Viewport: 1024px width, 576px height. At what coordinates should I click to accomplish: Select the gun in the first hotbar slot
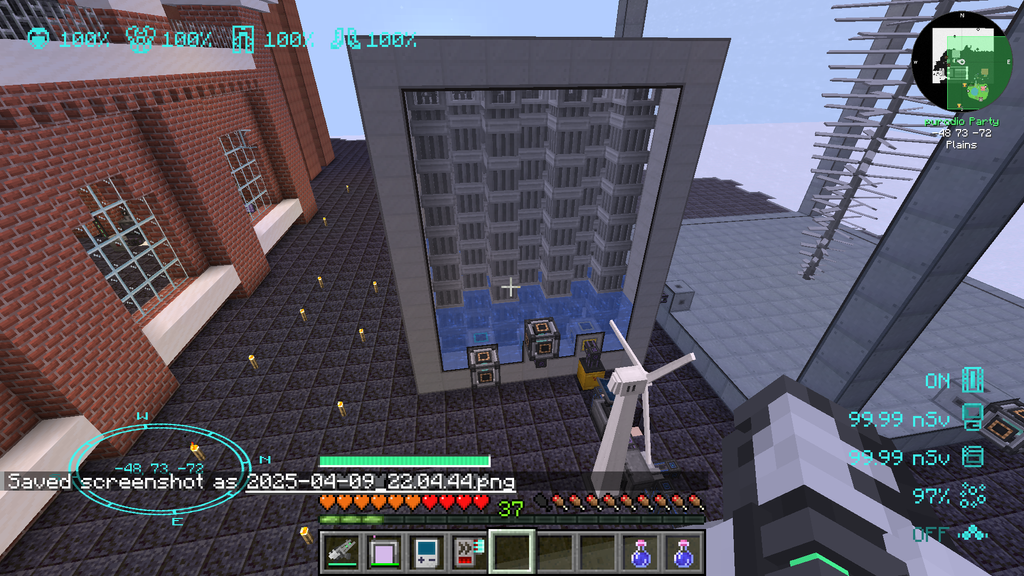pos(340,551)
